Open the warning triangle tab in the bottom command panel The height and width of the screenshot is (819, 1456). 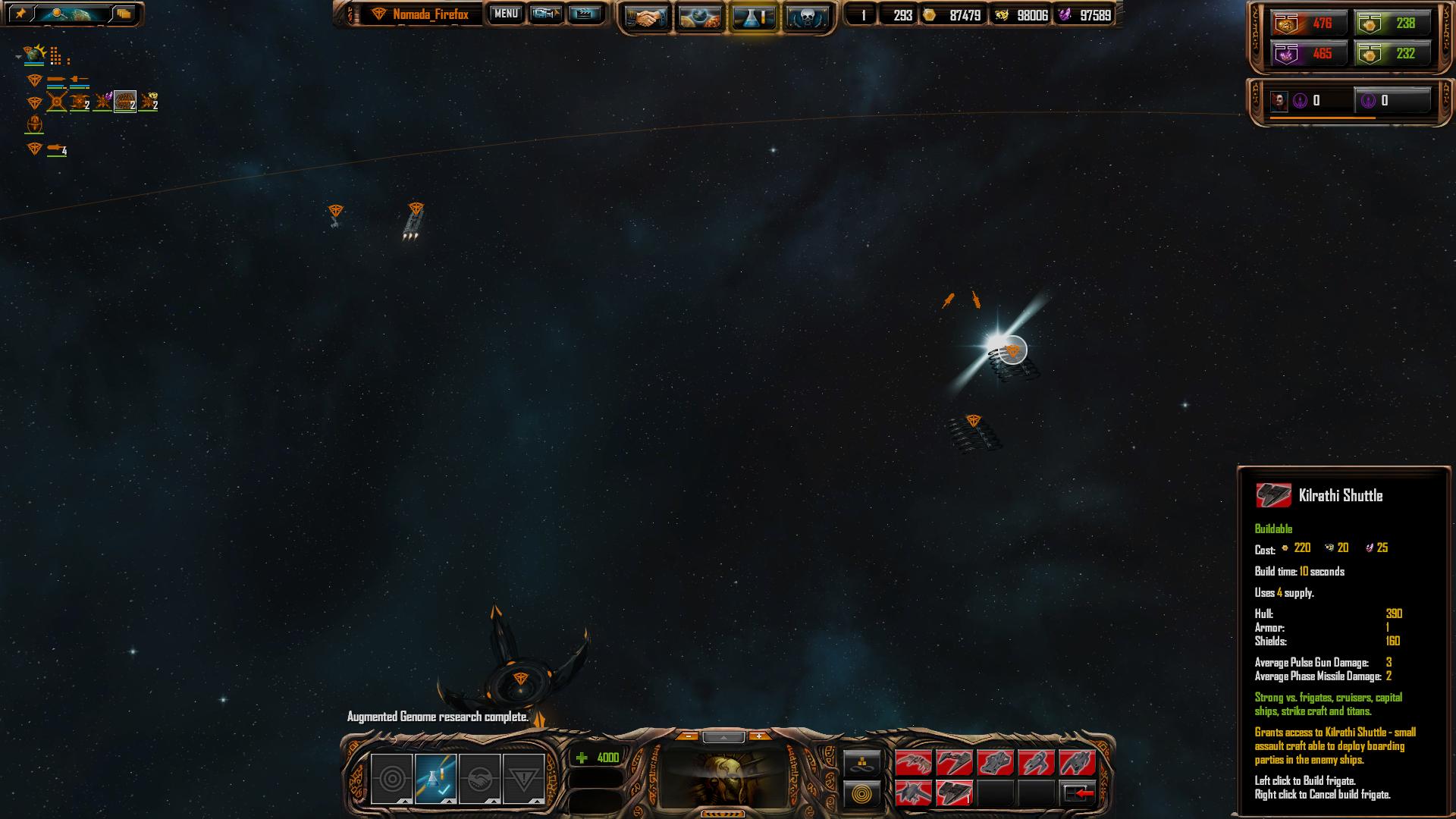tap(523, 779)
